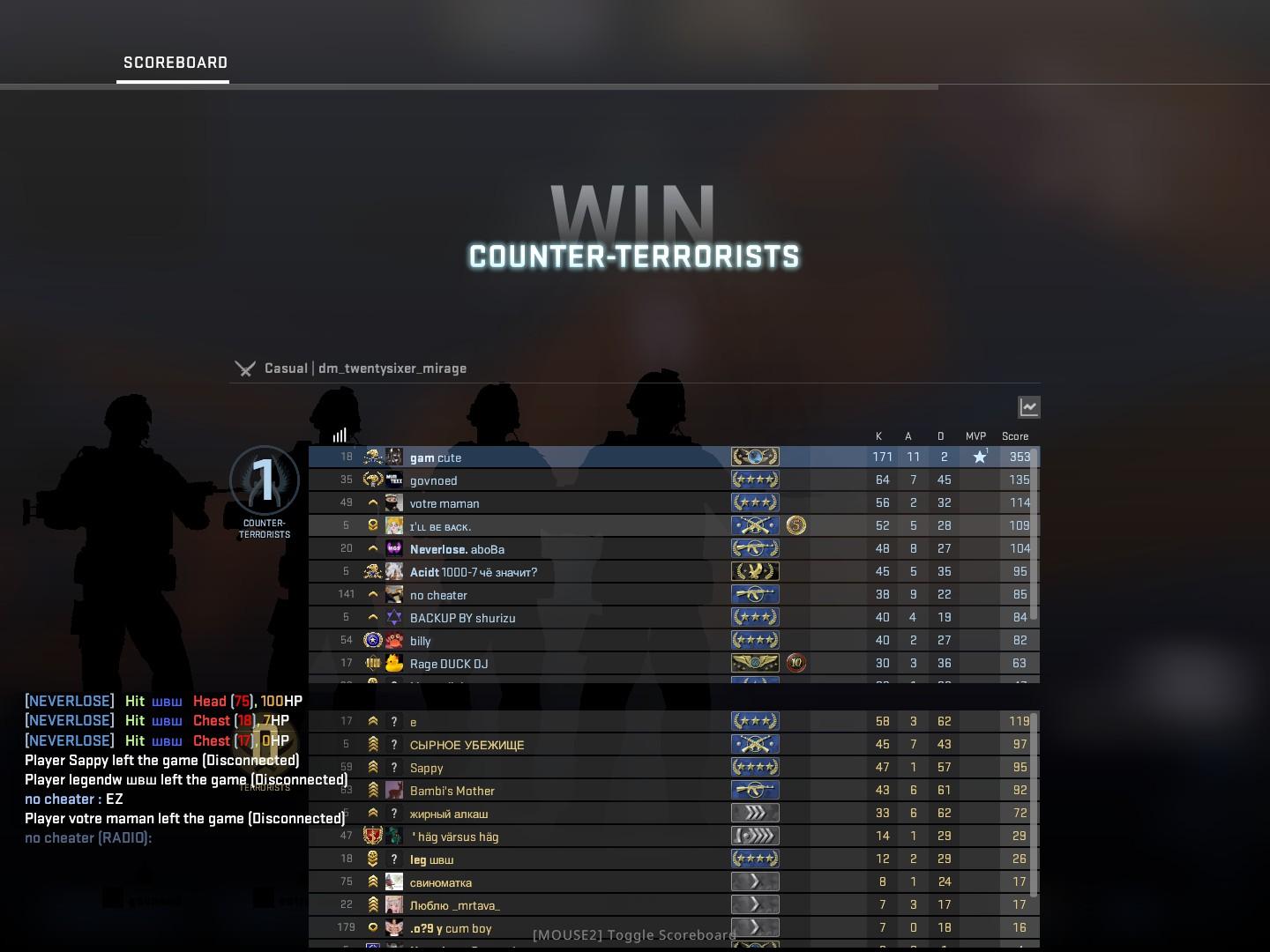
Task: Expand the chevron rank icon beside votre maman
Action: 372,502
